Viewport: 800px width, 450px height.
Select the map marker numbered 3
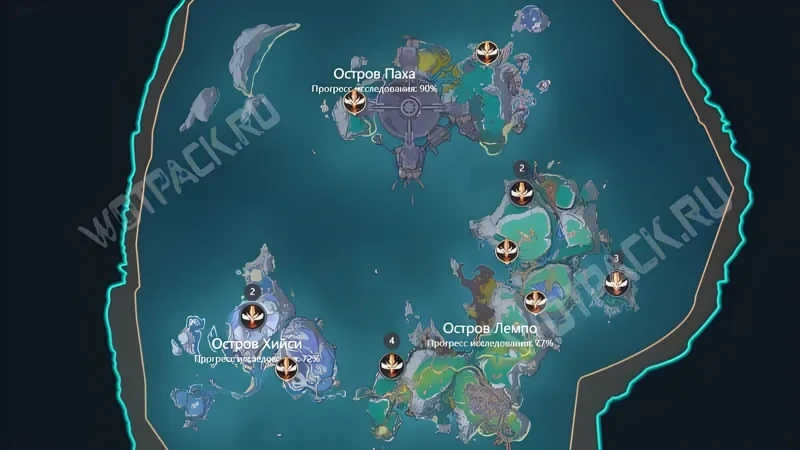tap(617, 283)
